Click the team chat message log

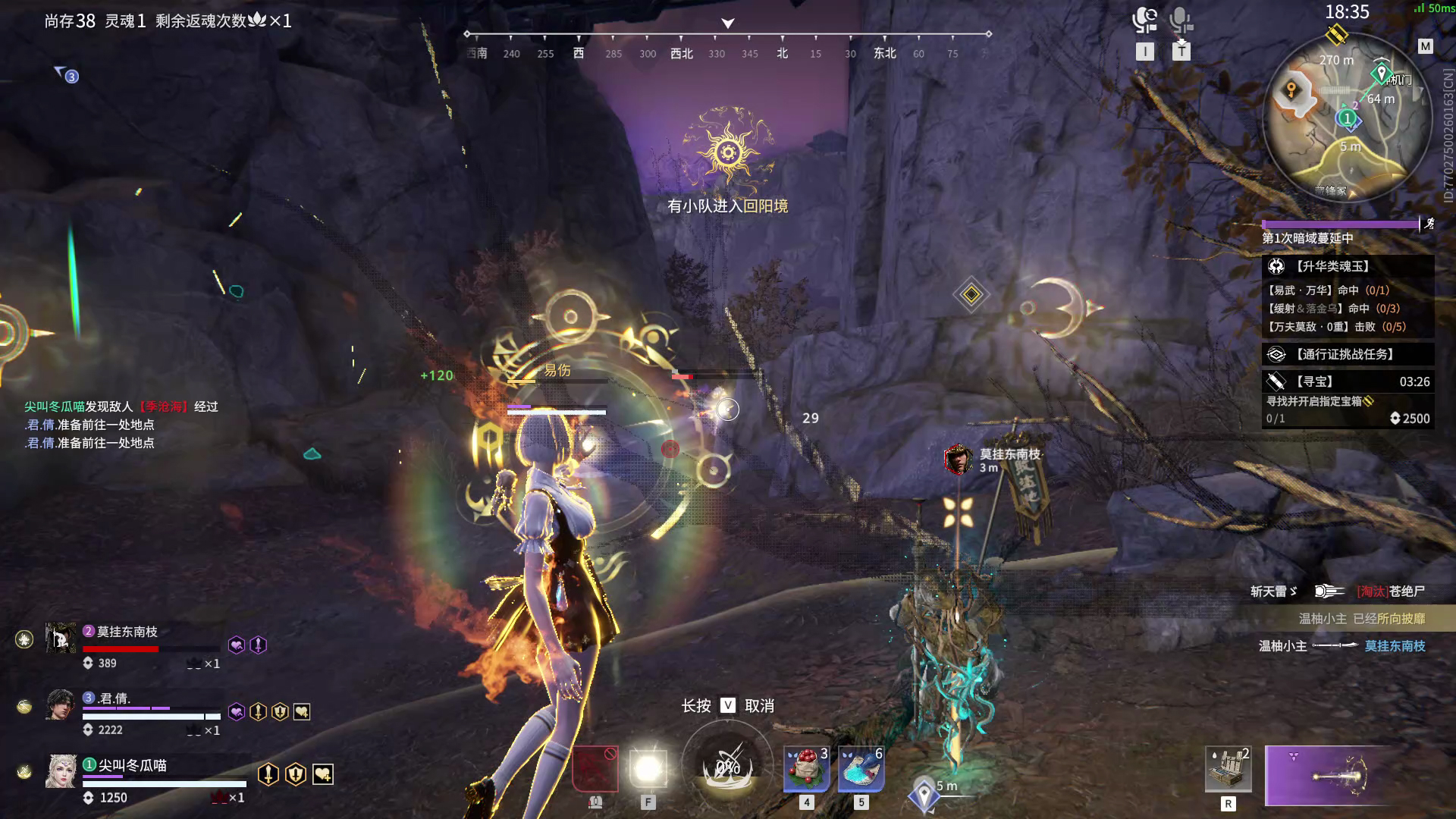[x=121, y=425]
